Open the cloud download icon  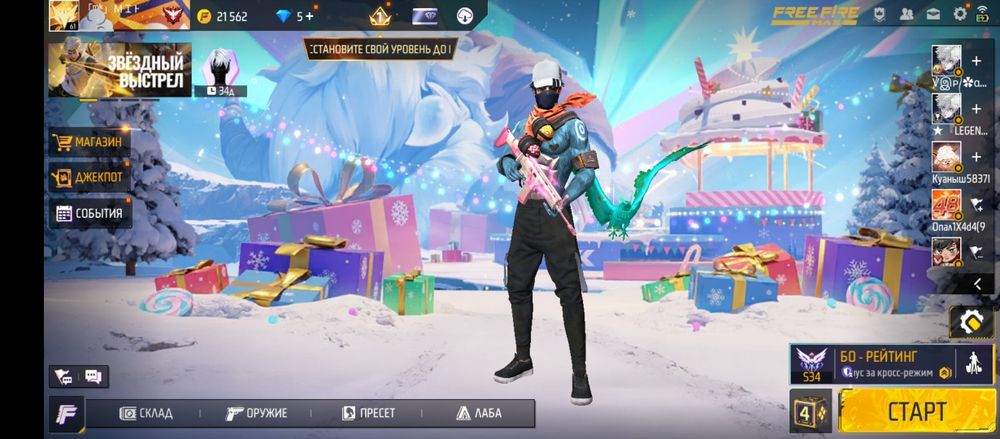(x=463, y=16)
